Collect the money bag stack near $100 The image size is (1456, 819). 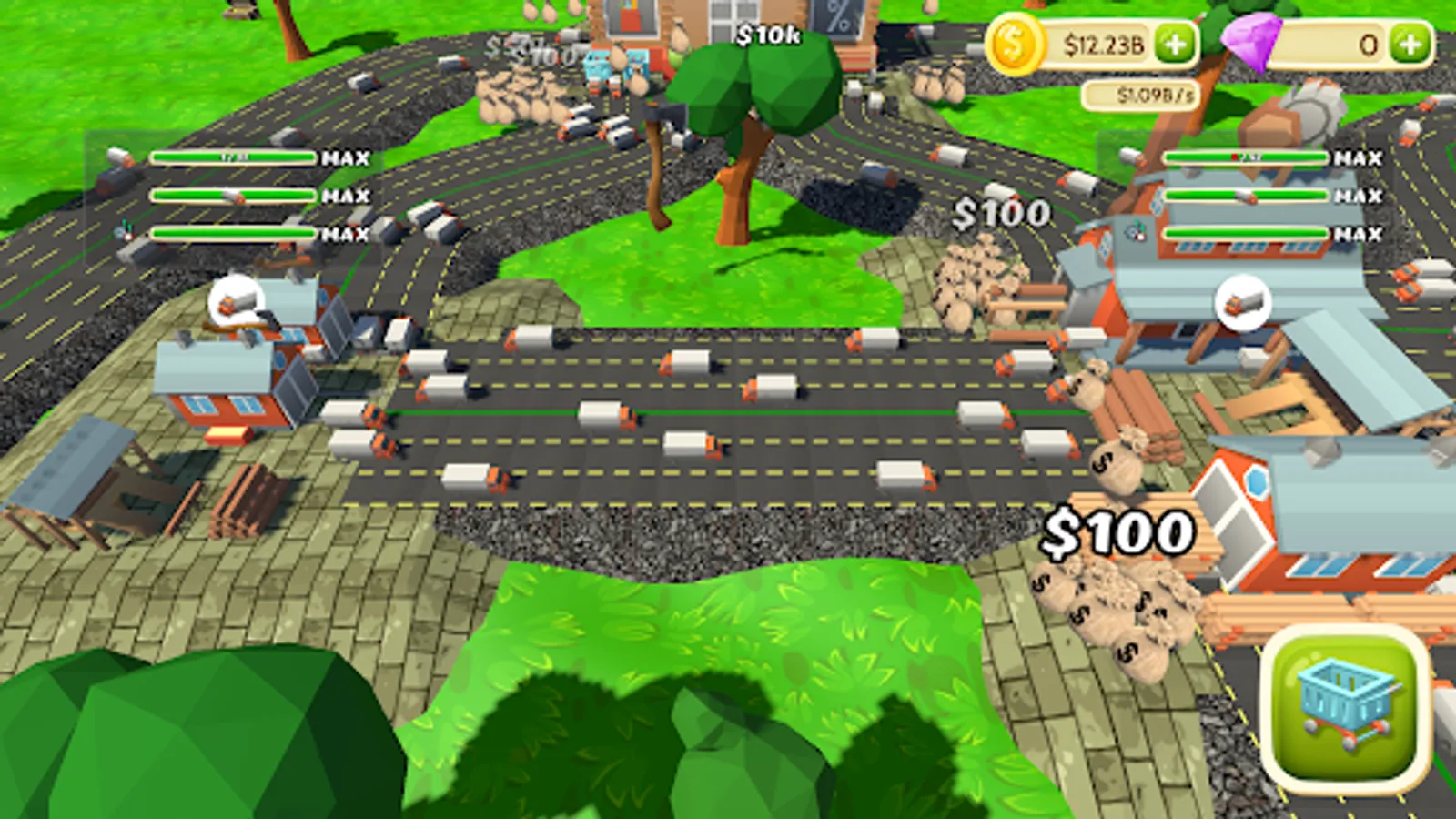coord(968,273)
